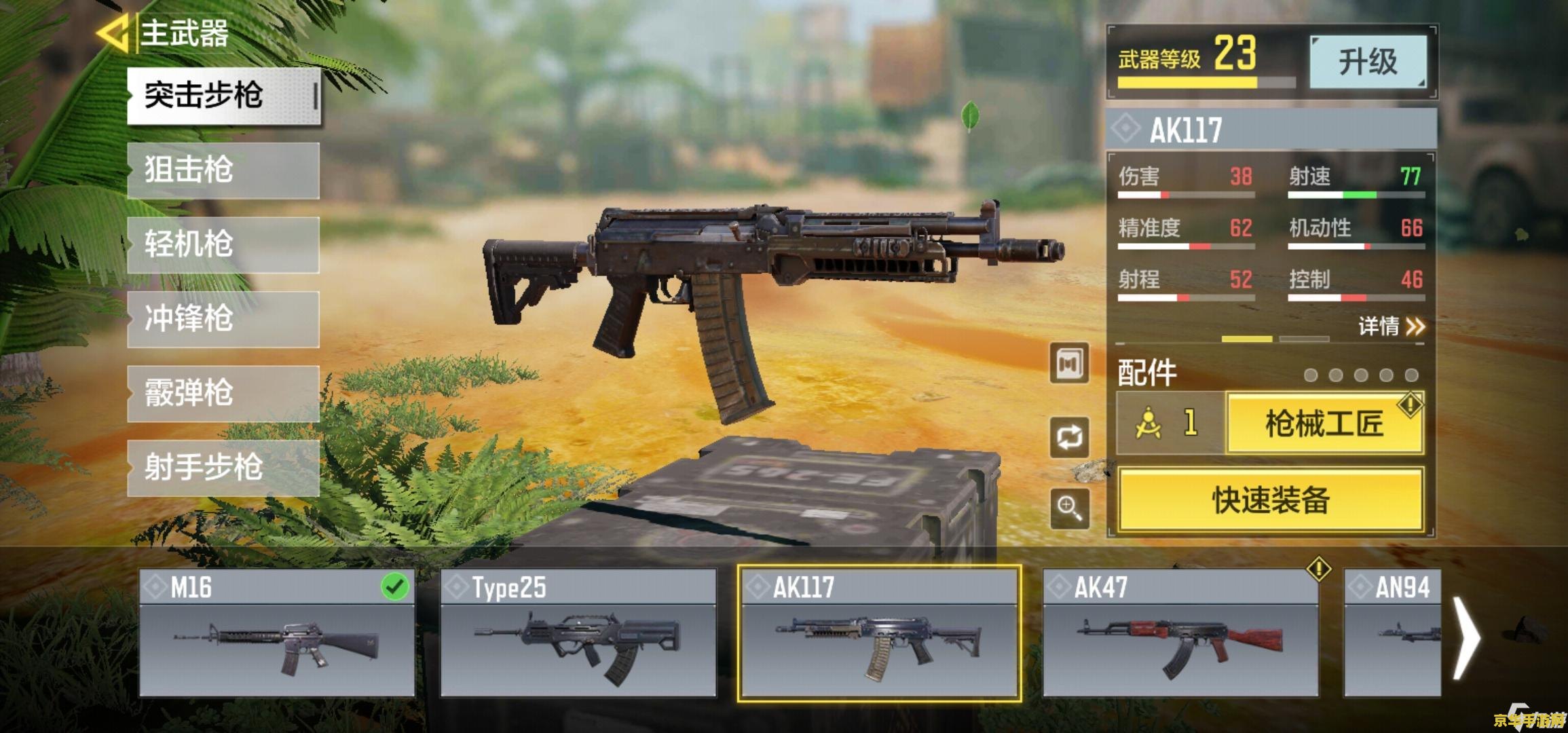This screenshot has height=733, width=1568.
Task: Choose the 冲锋枪 submachine gun category
Action: (x=223, y=320)
